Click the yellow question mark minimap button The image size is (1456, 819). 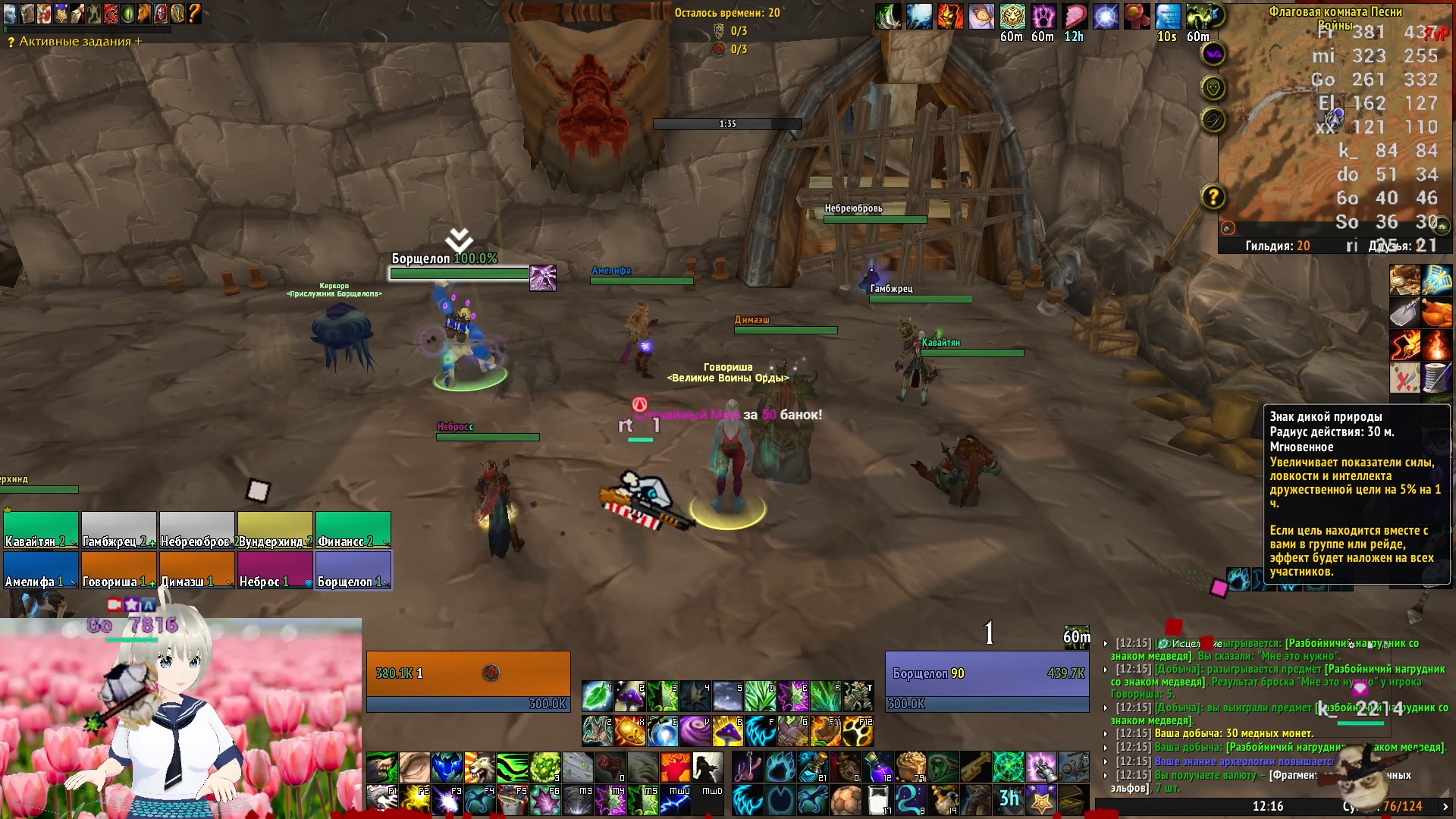click(x=1213, y=197)
